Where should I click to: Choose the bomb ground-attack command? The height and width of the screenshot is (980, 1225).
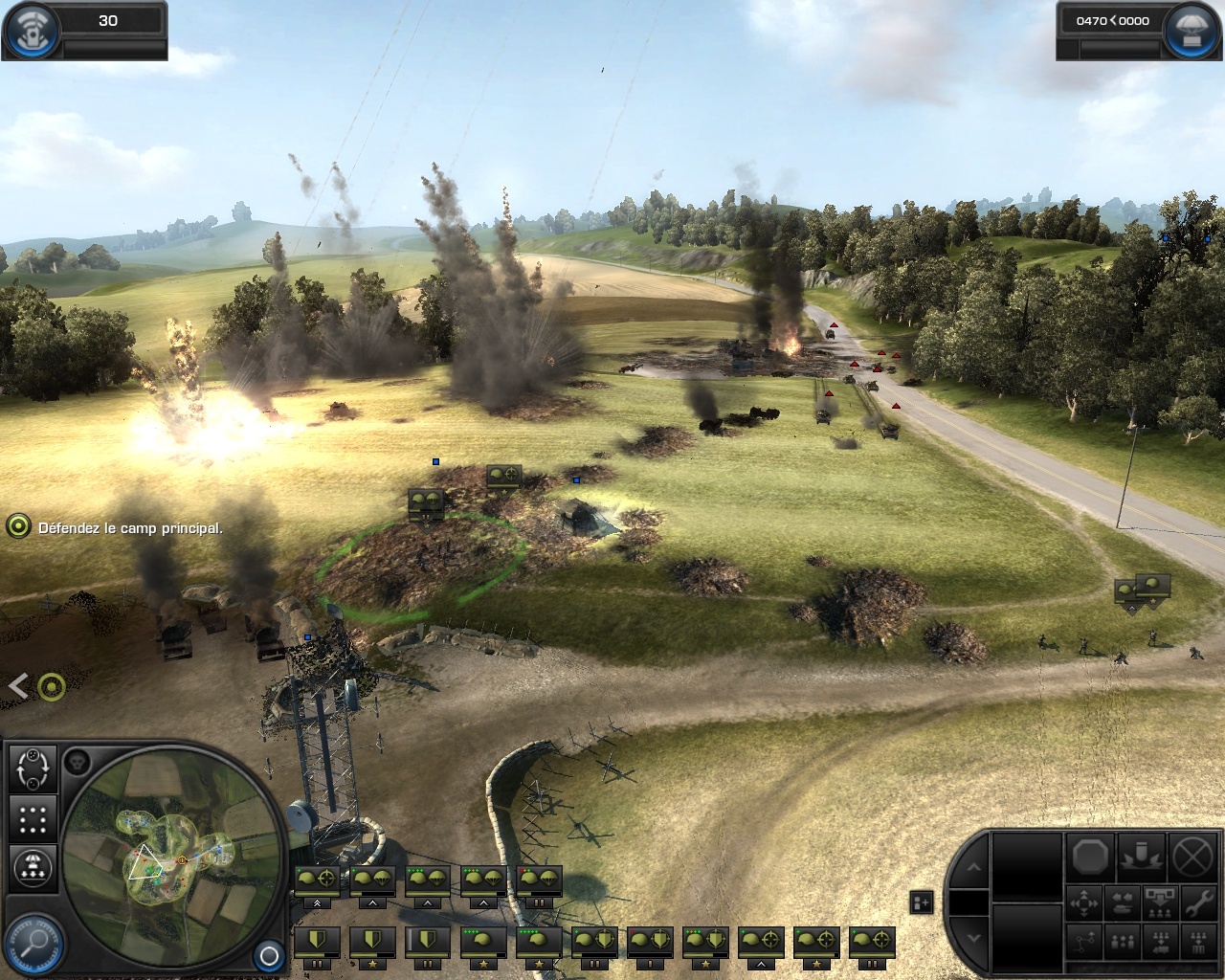(1143, 856)
